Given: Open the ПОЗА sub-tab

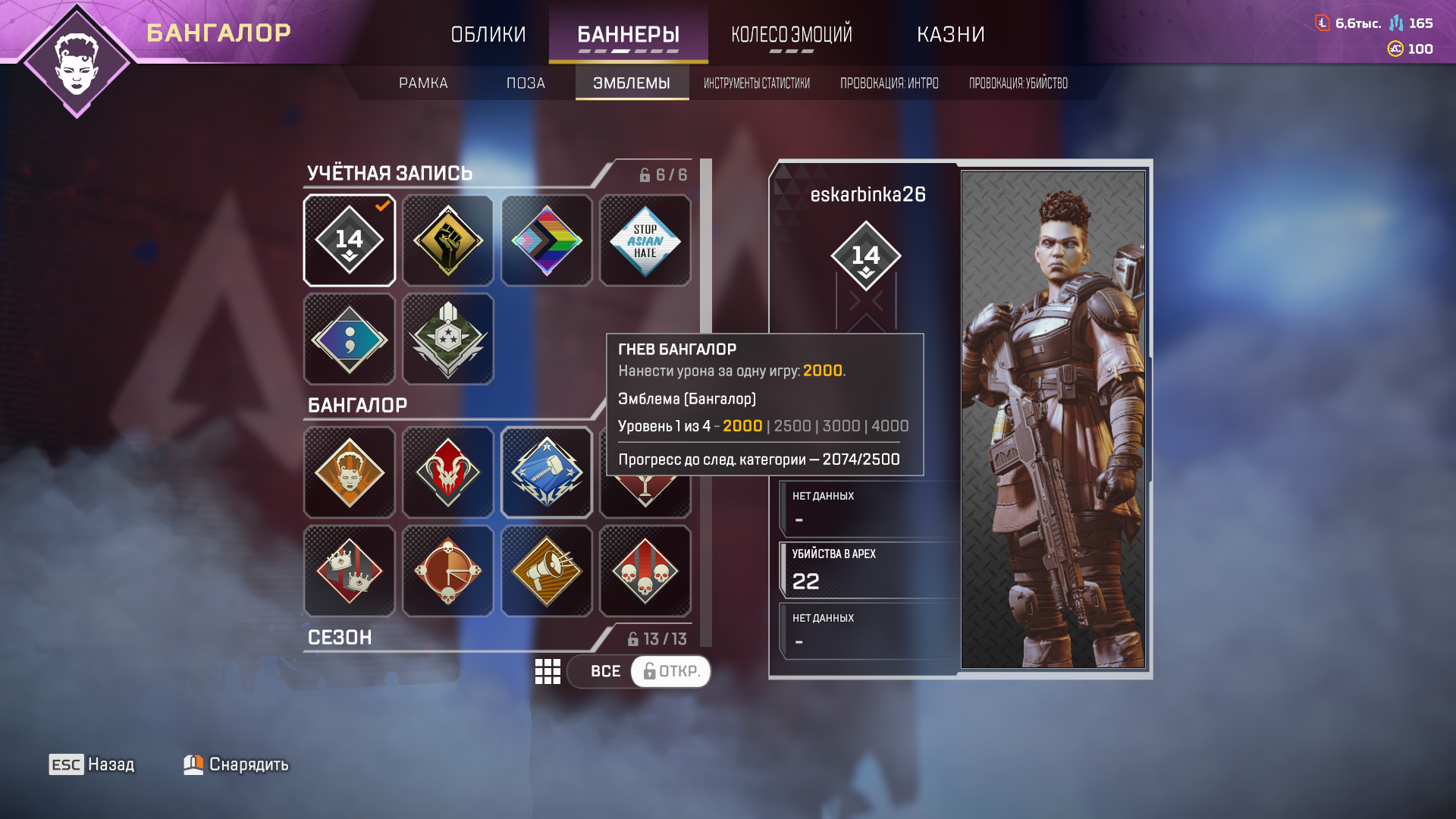Looking at the screenshot, I should click(x=526, y=83).
